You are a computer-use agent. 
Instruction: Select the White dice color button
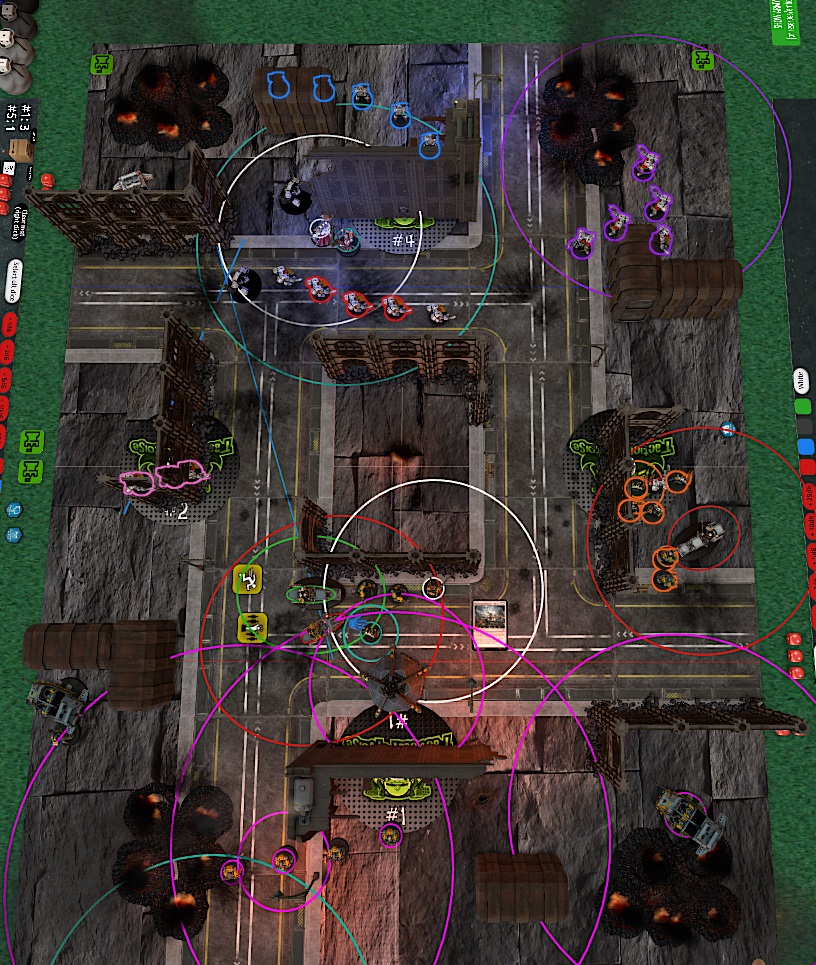click(x=802, y=378)
